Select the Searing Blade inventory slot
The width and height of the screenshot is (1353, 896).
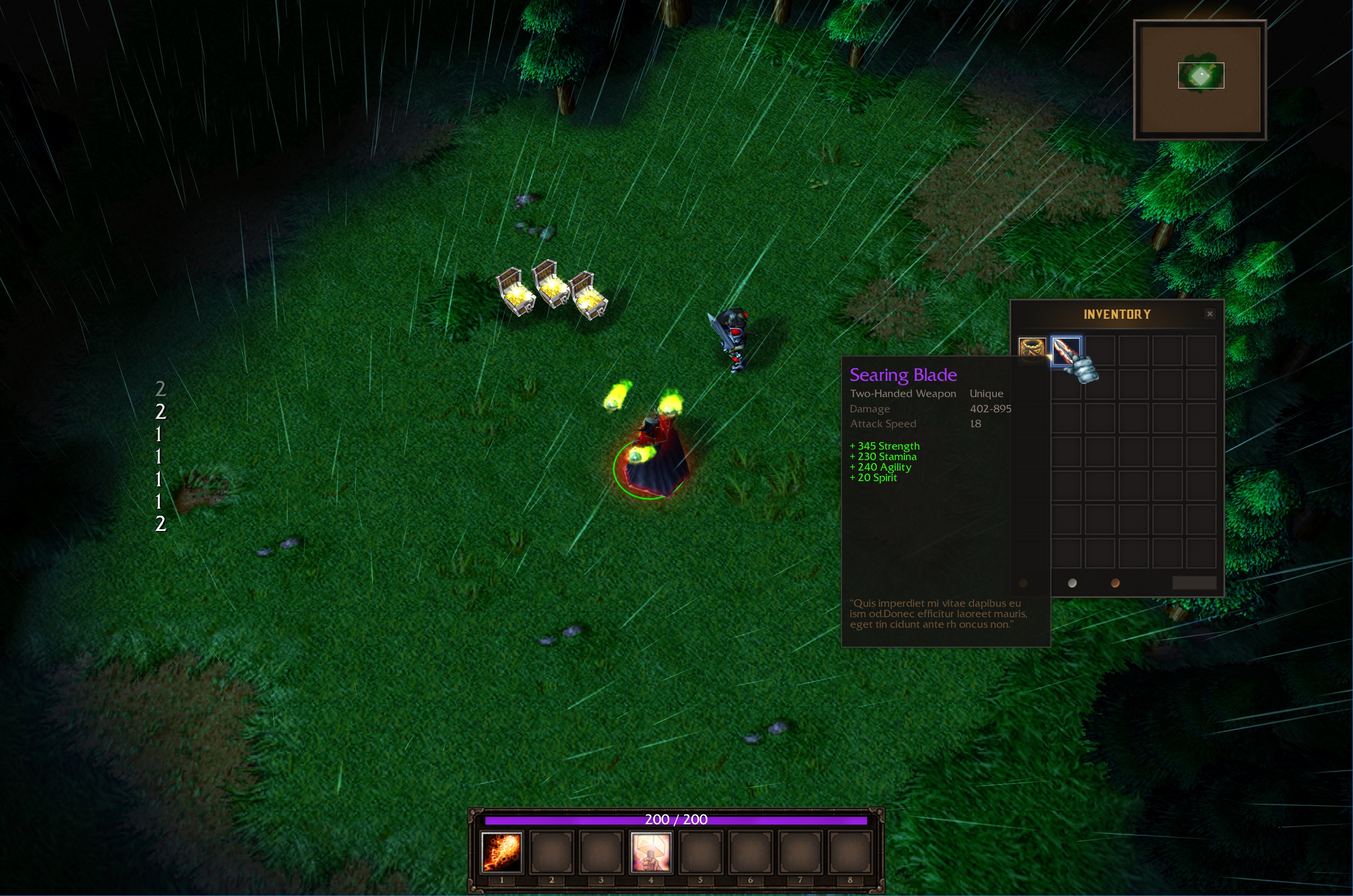pyautogui.click(x=1065, y=350)
